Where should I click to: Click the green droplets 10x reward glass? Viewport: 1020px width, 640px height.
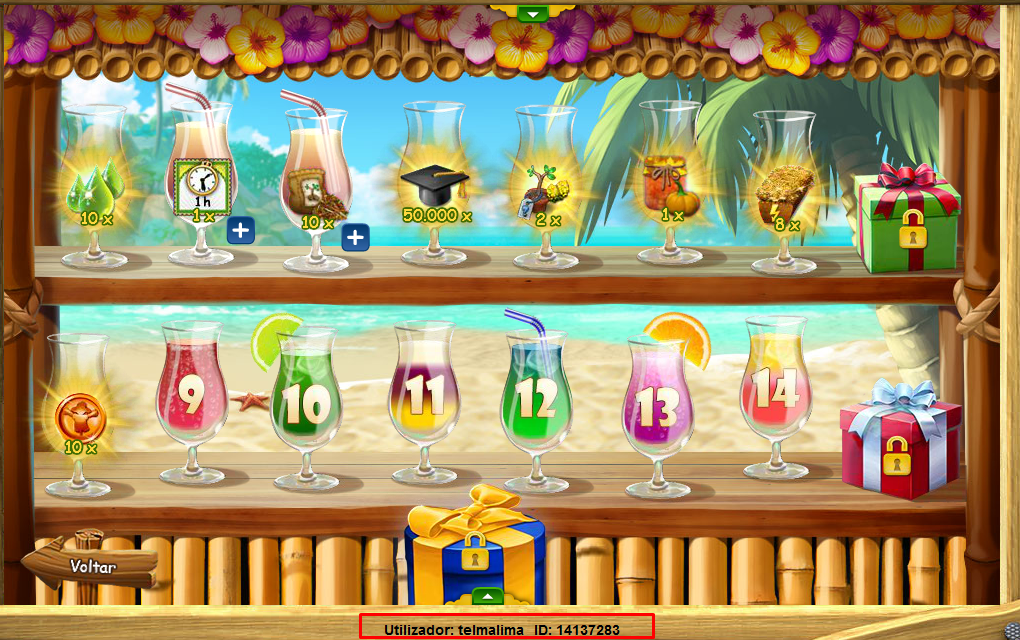95,193
